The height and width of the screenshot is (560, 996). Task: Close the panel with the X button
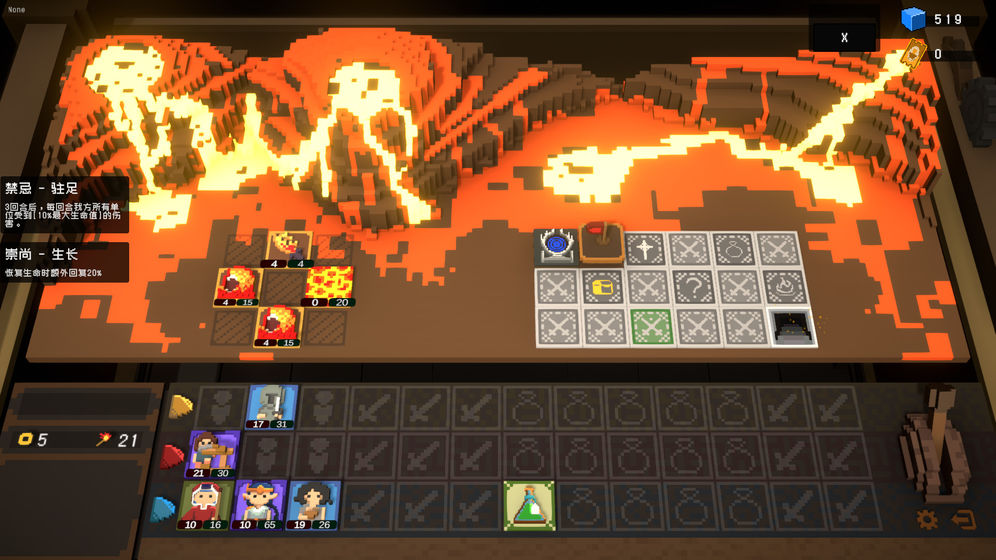[x=844, y=38]
